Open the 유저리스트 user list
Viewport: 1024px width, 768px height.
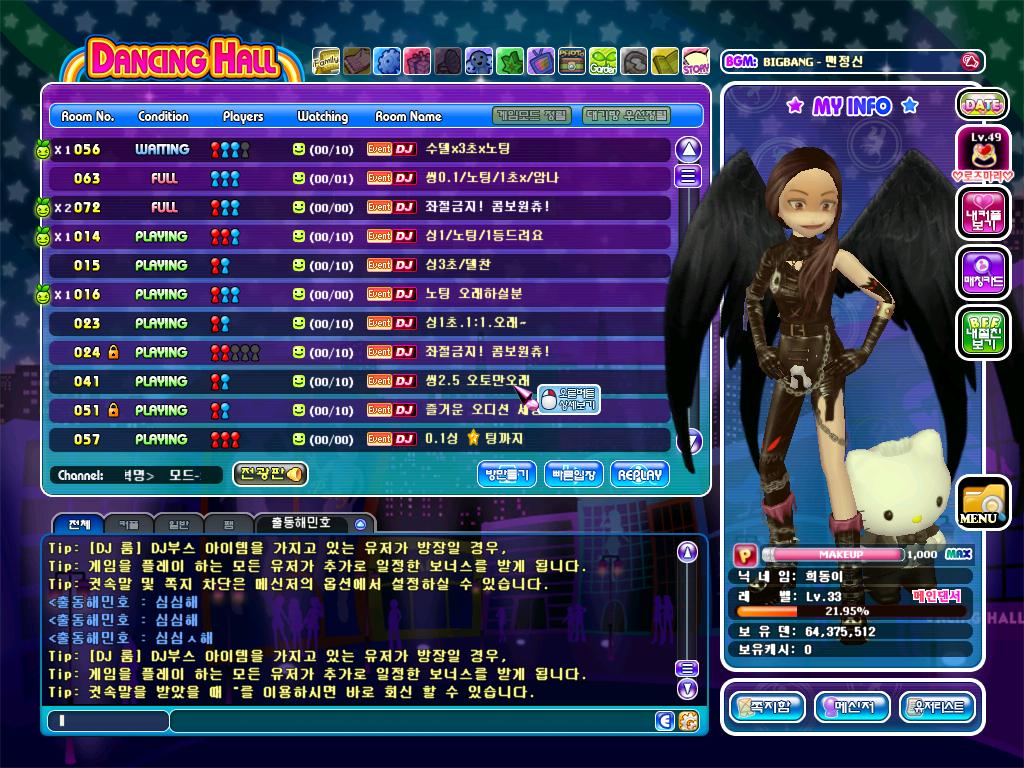coord(937,707)
